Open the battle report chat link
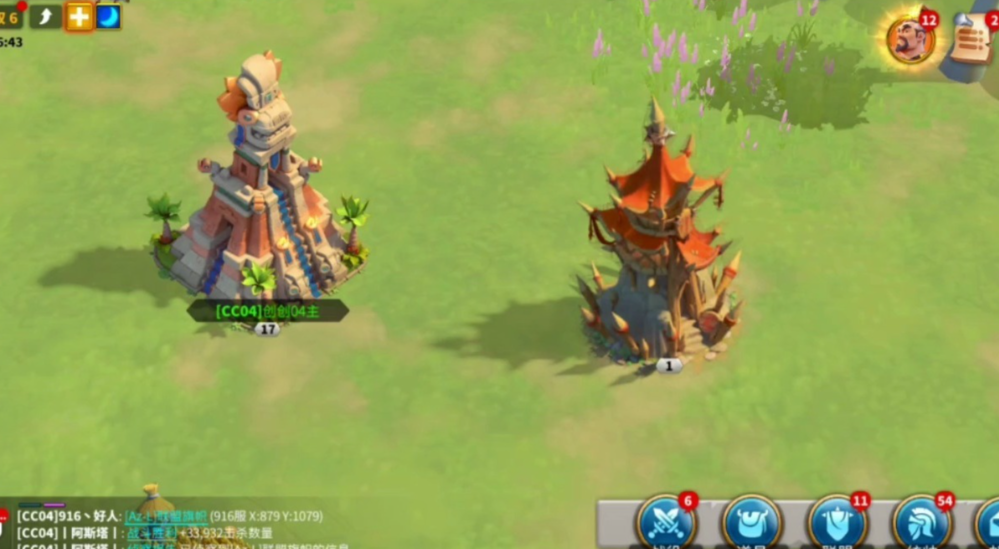The width and height of the screenshot is (999, 549). point(150,532)
